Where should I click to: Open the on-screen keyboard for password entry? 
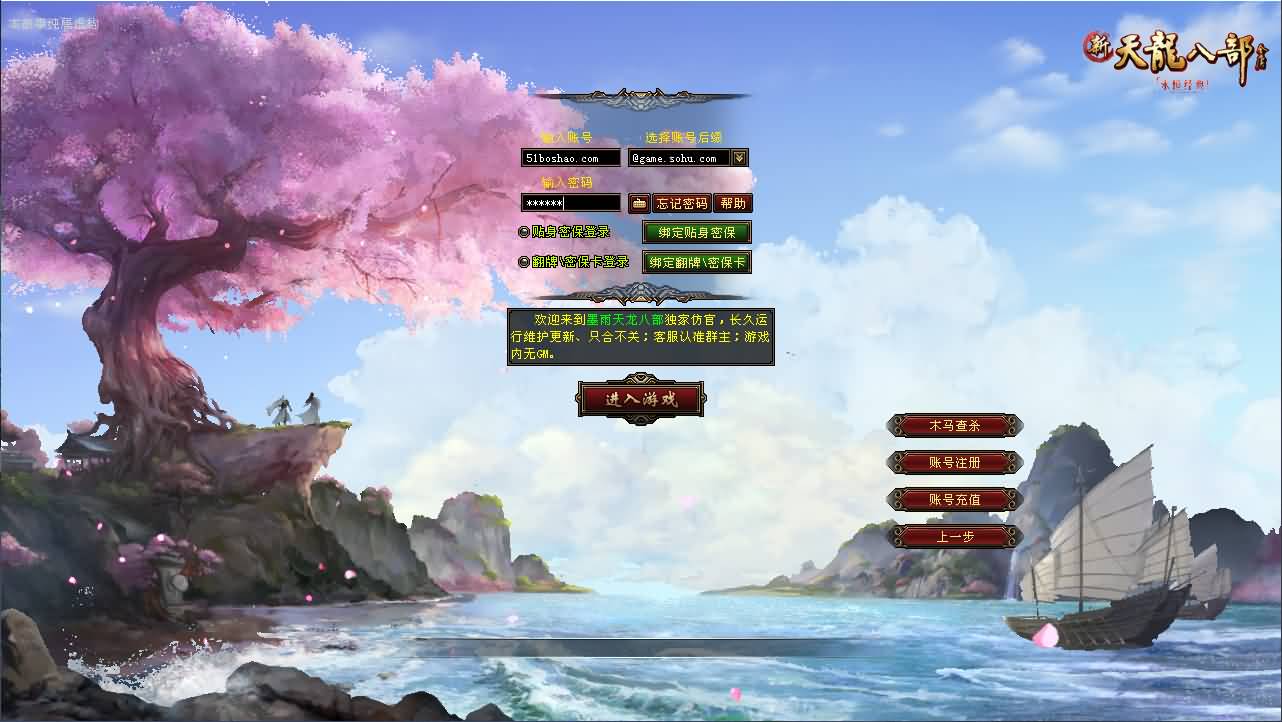pyautogui.click(x=639, y=203)
